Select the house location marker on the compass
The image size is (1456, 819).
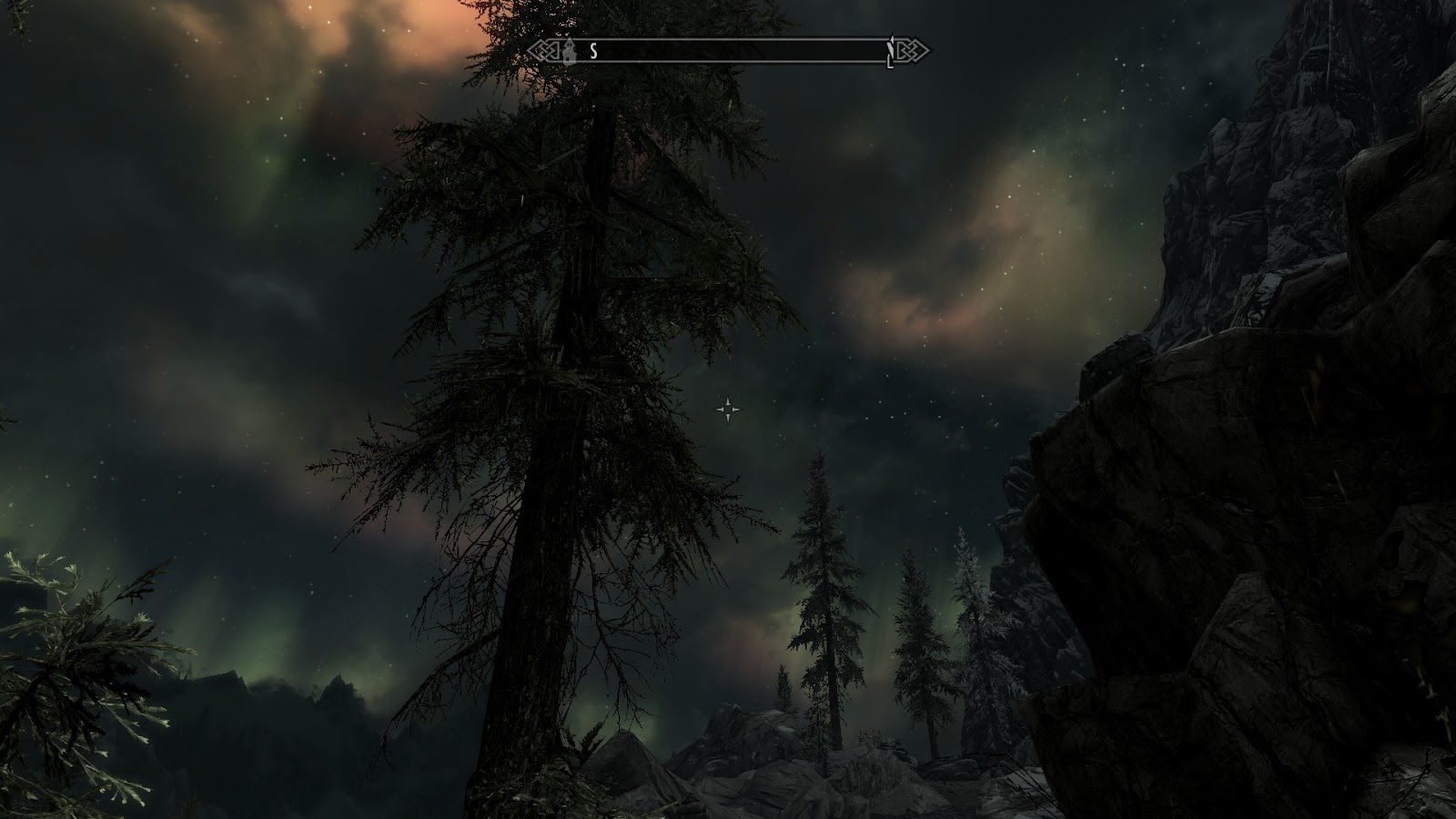[x=569, y=51]
